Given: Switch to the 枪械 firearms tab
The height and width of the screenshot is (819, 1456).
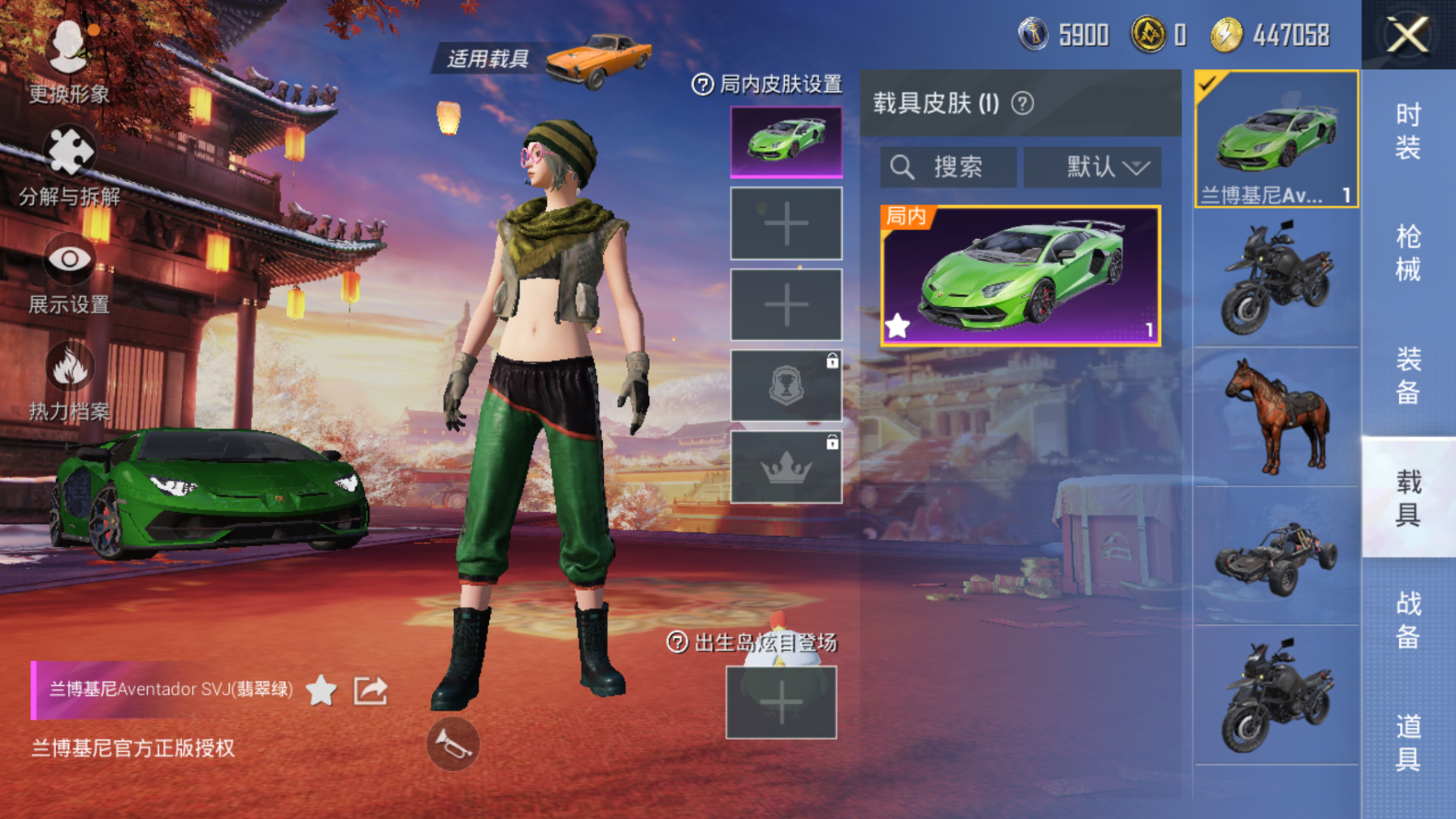Looking at the screenshot, I should (x=1408, y=253).
